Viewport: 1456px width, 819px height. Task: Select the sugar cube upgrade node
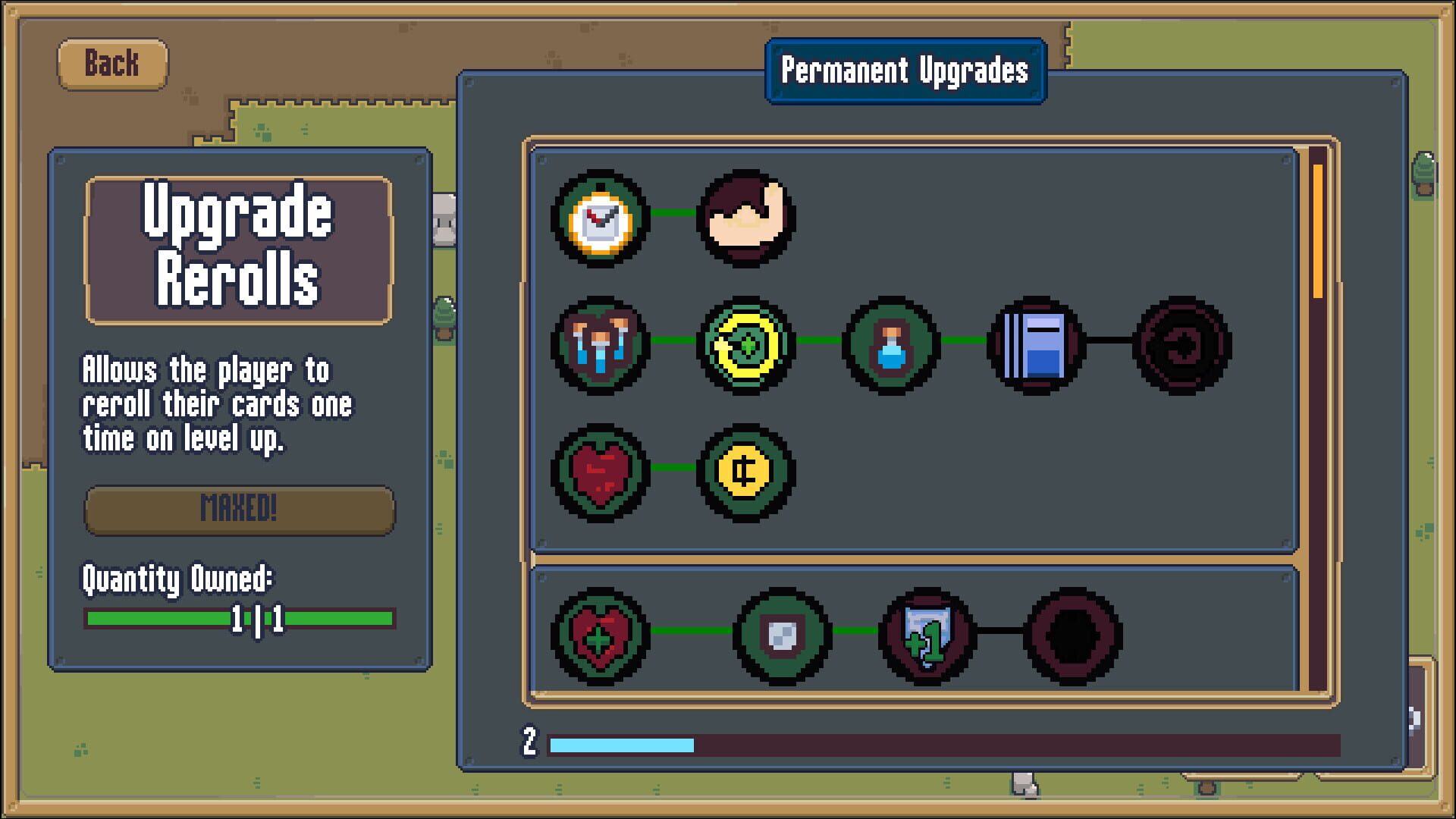pyautogui.click(x=781, y=637)
